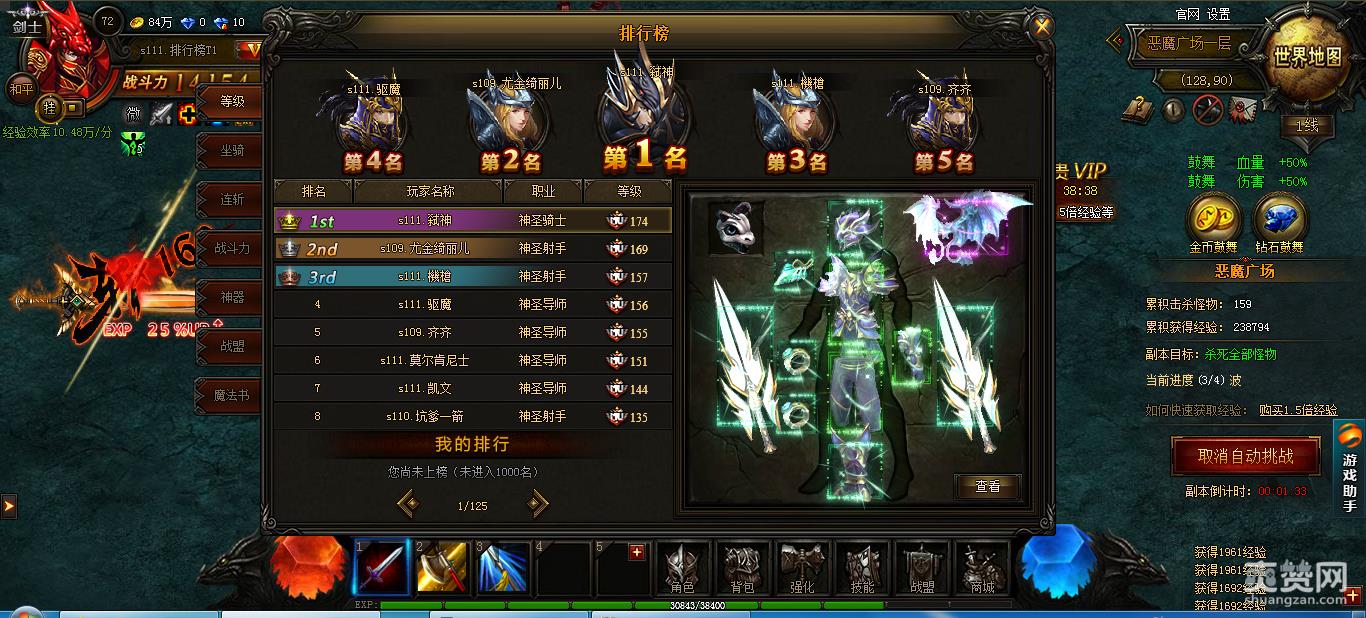Viewport: 1366px width, 618px height.
Task: Activate 金币鼓舞 gold inspire icon
Action: point(1213,216)
